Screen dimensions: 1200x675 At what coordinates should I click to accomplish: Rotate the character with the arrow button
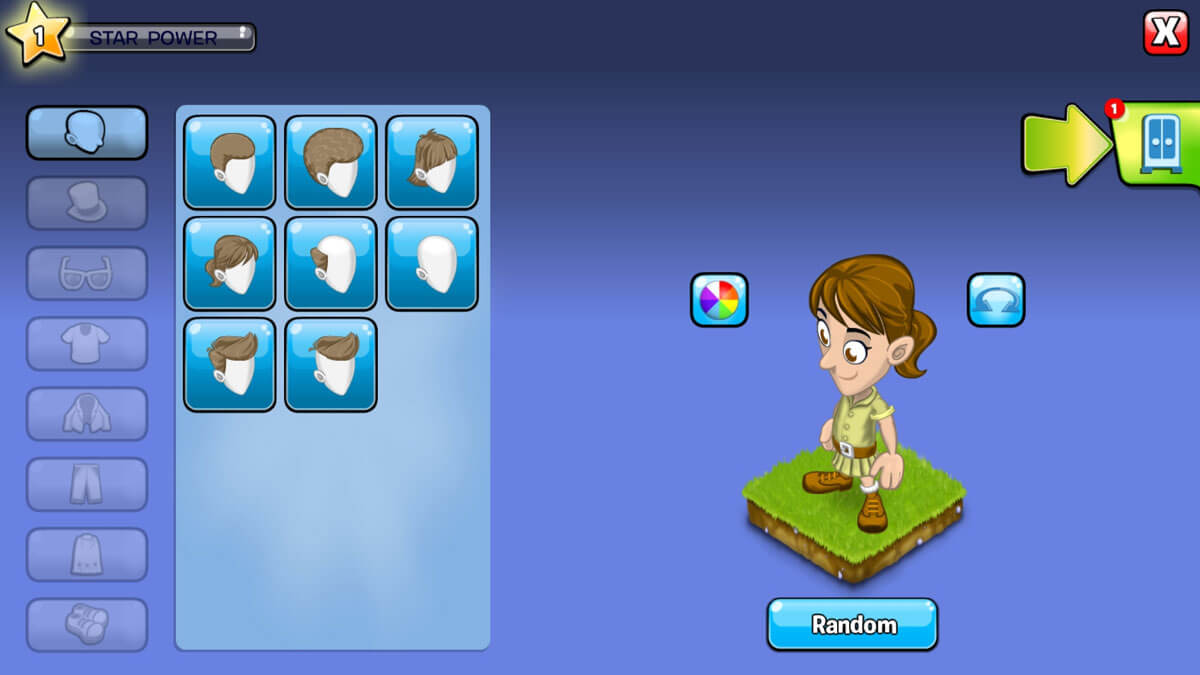995,299
